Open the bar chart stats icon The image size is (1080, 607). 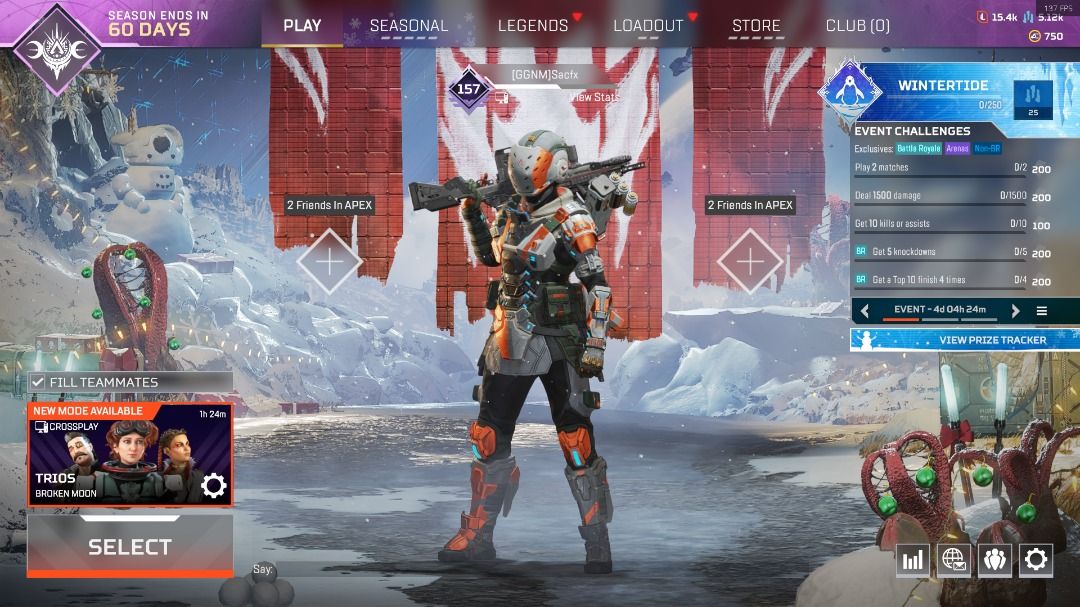click(x=912, y=560)
